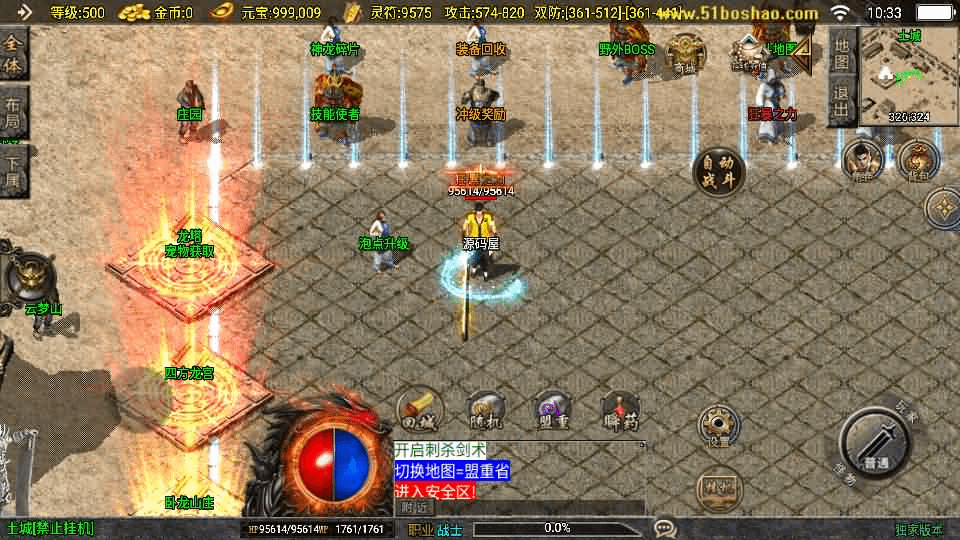Toggle the 自动战斗 auto-battle button
Screen dimensions: 960x540
718,172
